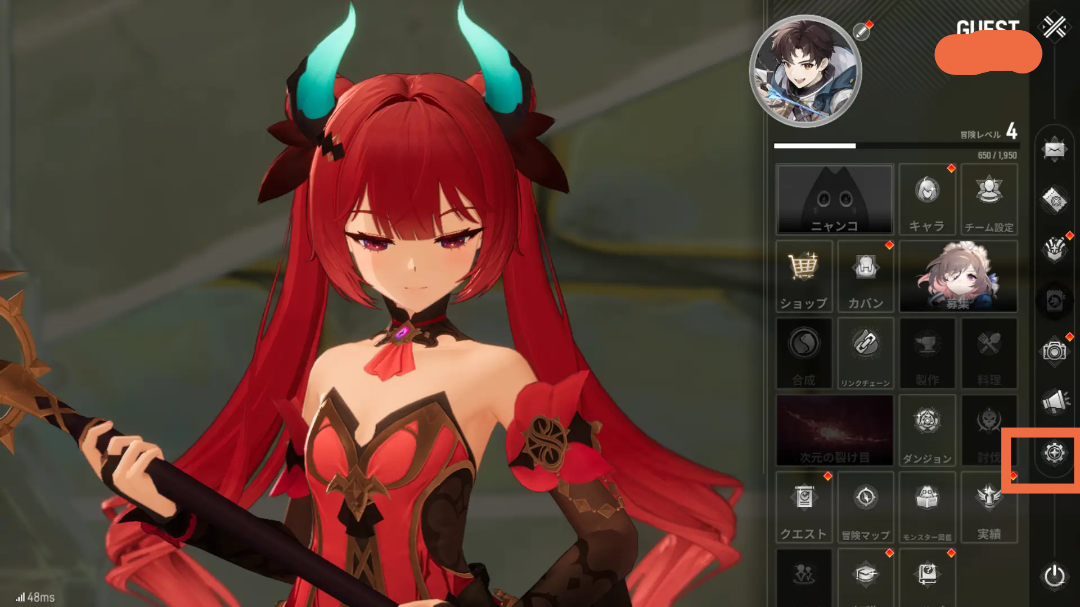
Task: Open the キャラ character menu
Action: click(927, 199)
